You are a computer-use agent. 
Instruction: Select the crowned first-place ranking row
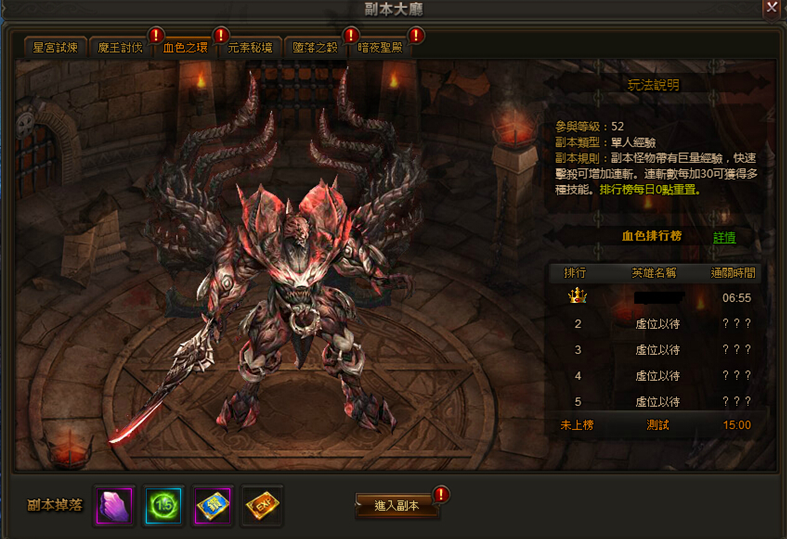pos(660,297)
